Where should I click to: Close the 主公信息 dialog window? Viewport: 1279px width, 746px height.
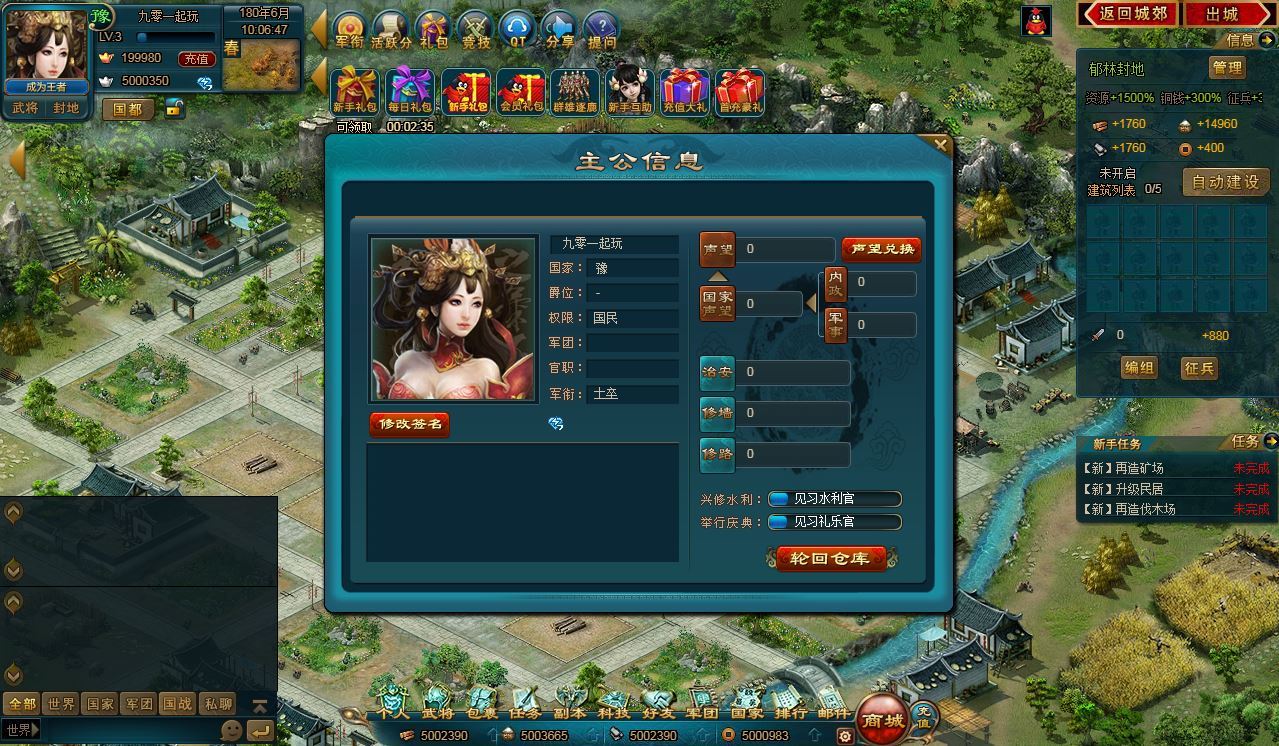point(940,145)
